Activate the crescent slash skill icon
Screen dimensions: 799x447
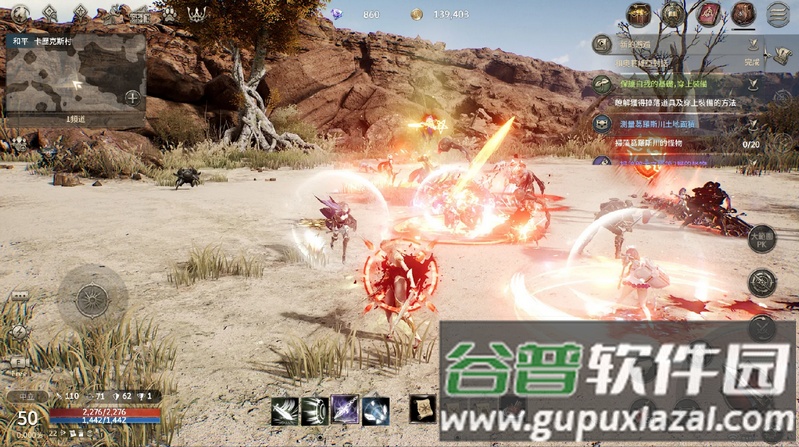pos(315,411)
